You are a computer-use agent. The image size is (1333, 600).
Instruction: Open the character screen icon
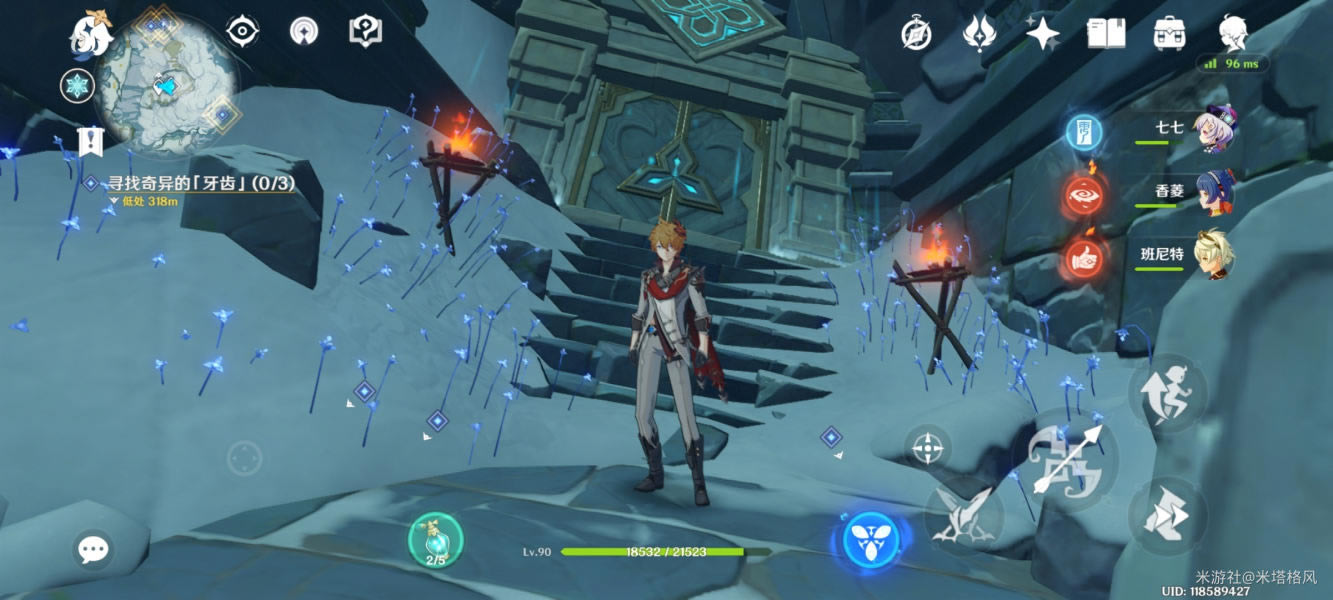pyautogui.click(x=1233, y=34)
